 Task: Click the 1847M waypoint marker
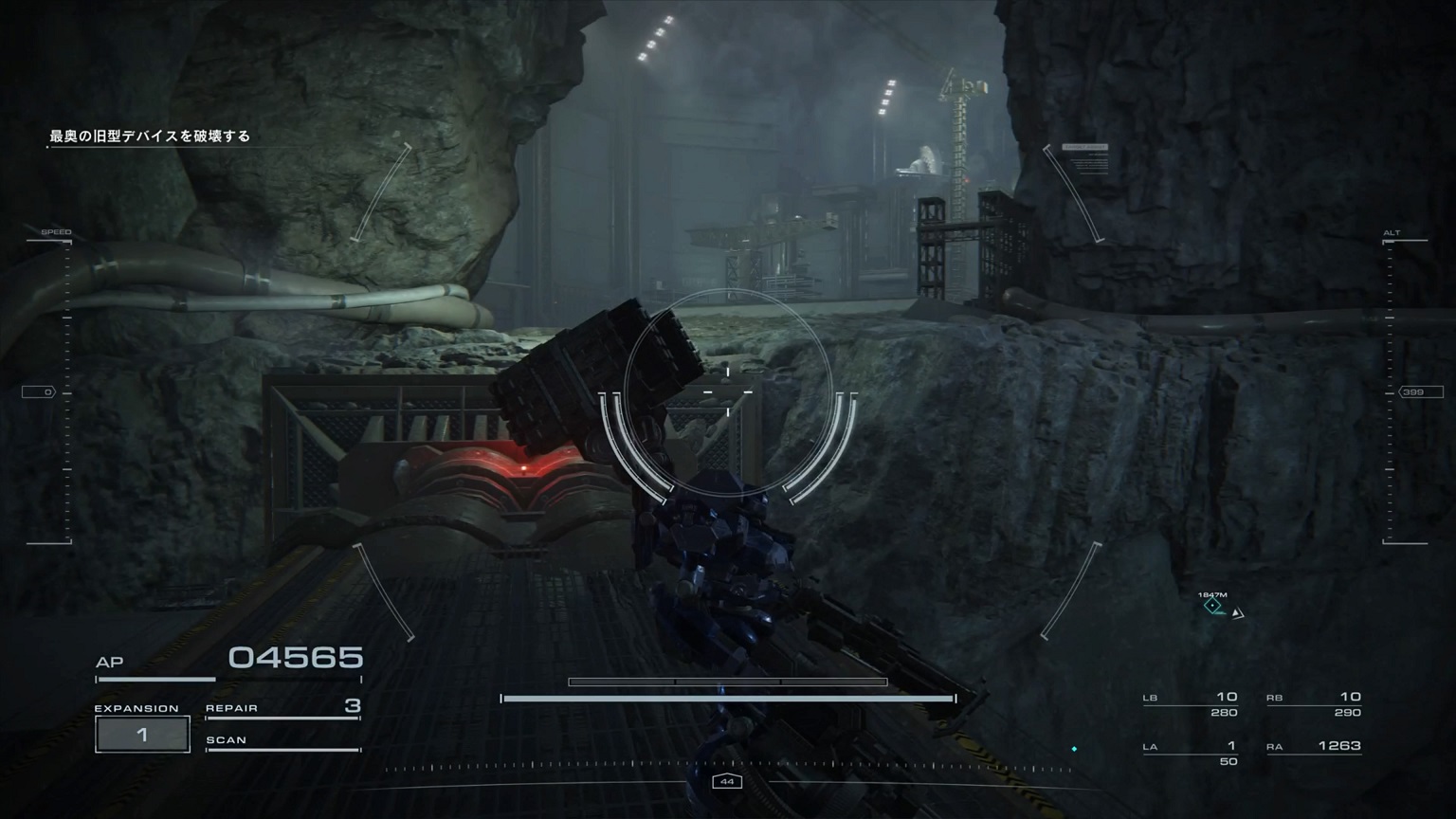tap(1212, 605)
